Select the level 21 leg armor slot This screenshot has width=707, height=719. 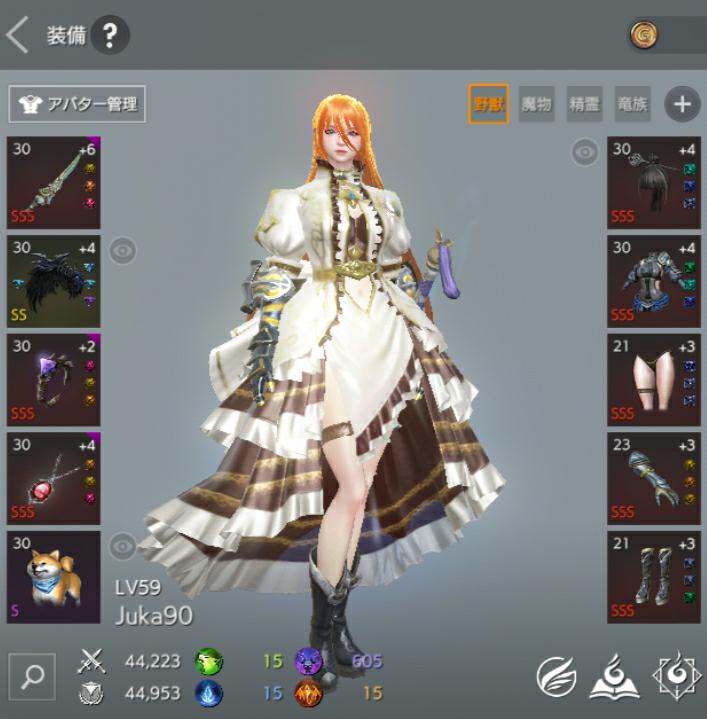[654, 379]
